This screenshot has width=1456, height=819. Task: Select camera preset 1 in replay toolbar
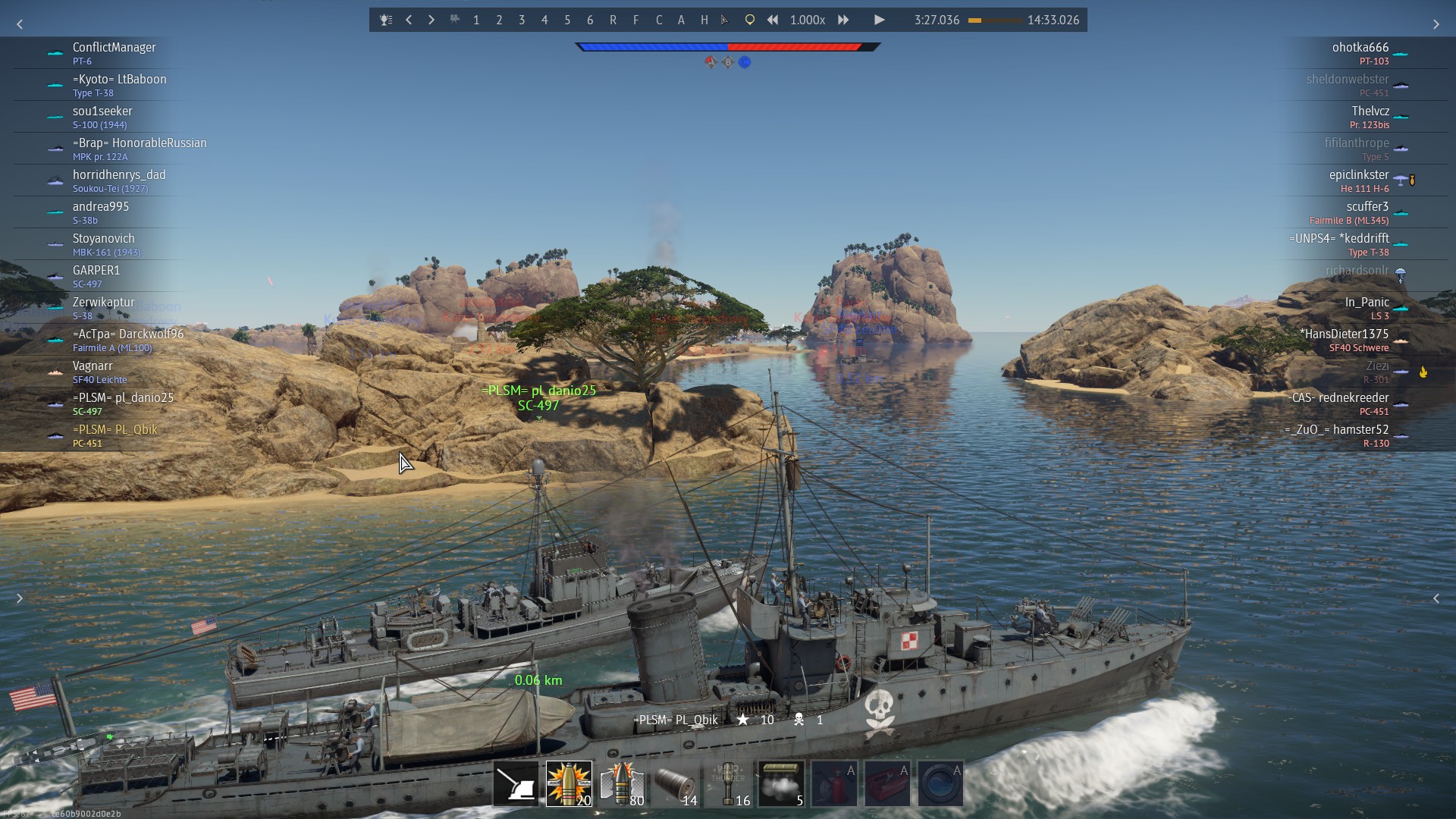476,20
